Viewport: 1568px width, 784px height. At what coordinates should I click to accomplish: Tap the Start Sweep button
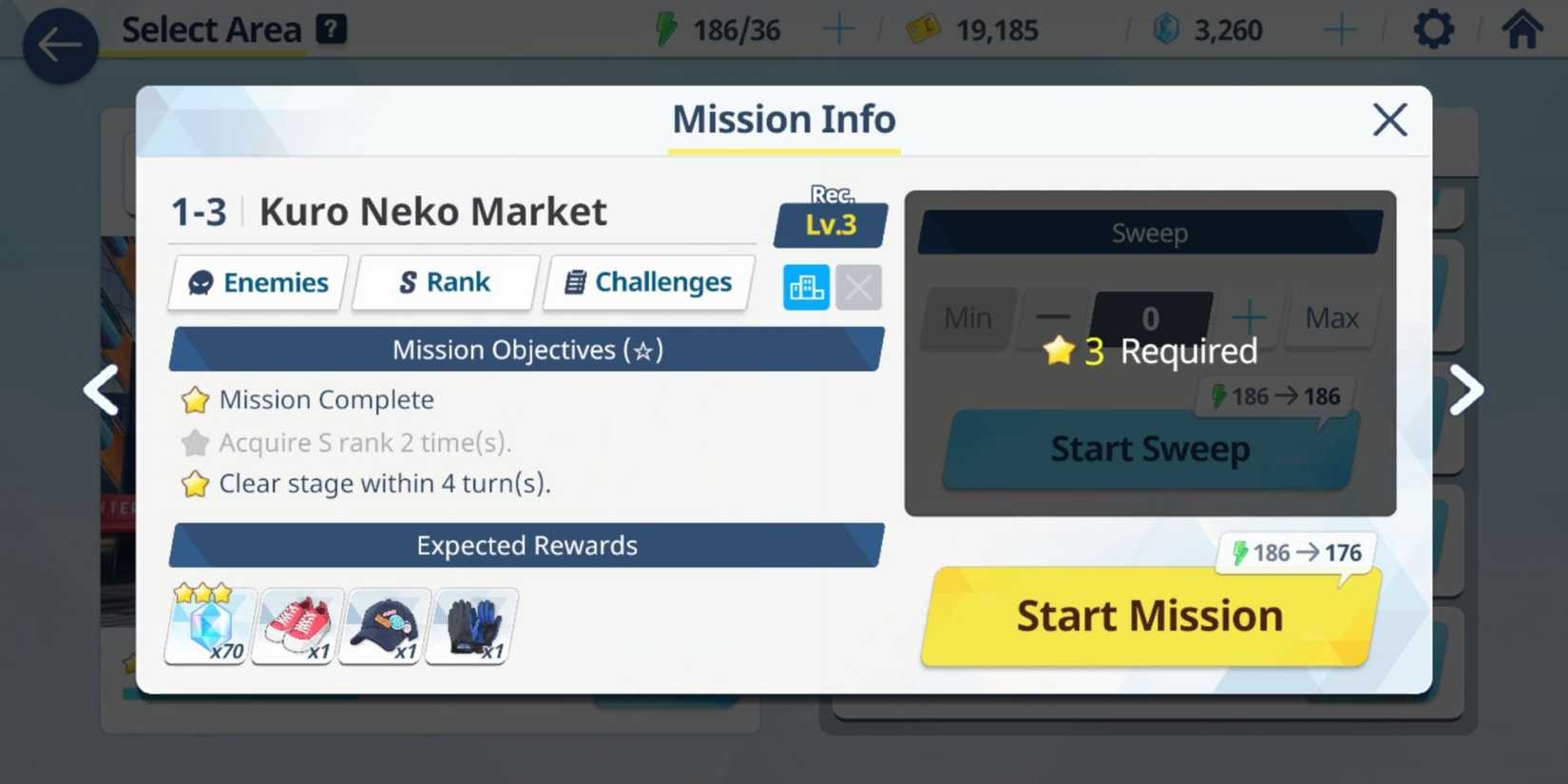click(1149, 449)
